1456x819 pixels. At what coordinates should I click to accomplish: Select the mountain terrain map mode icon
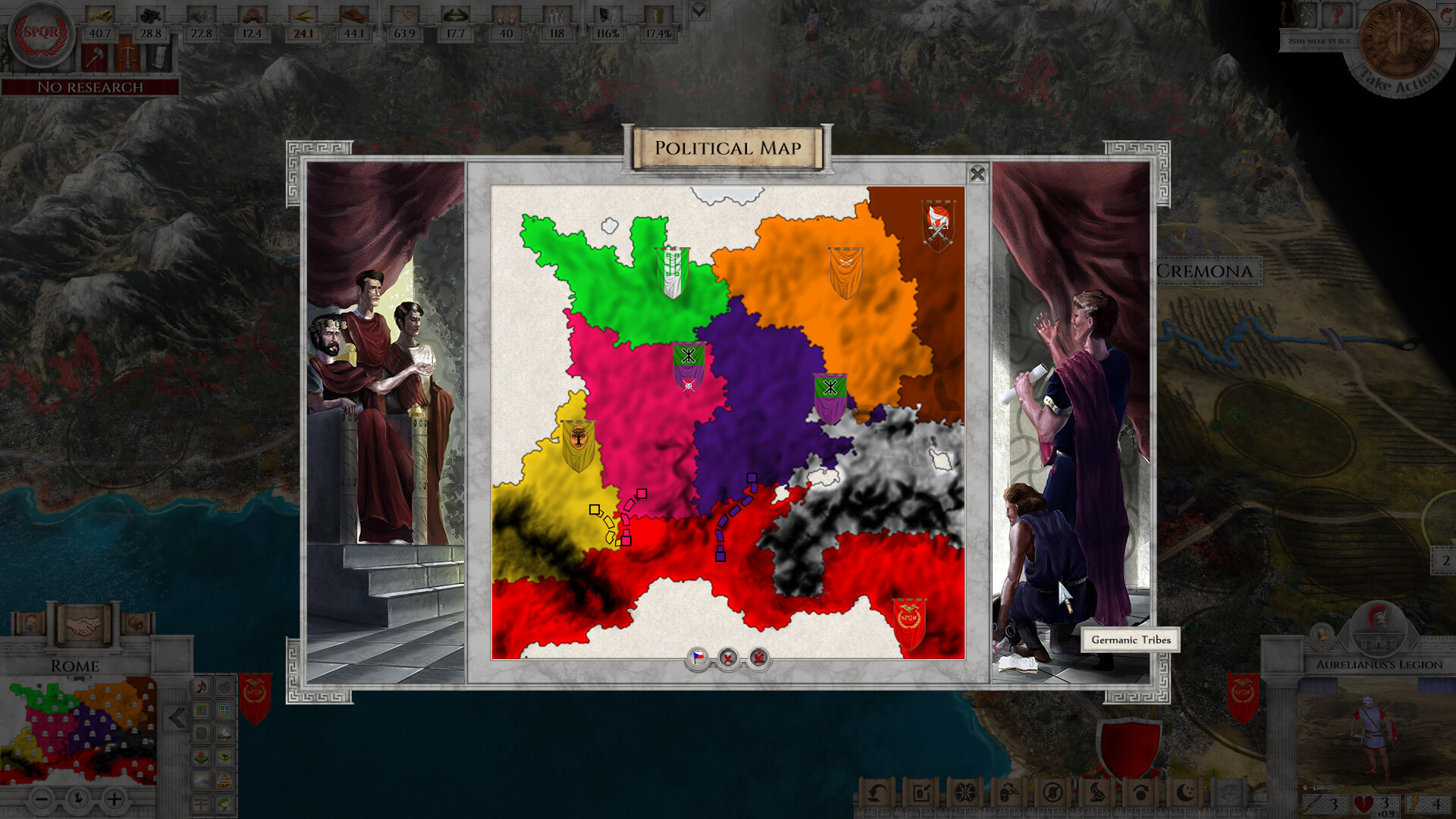224,734
